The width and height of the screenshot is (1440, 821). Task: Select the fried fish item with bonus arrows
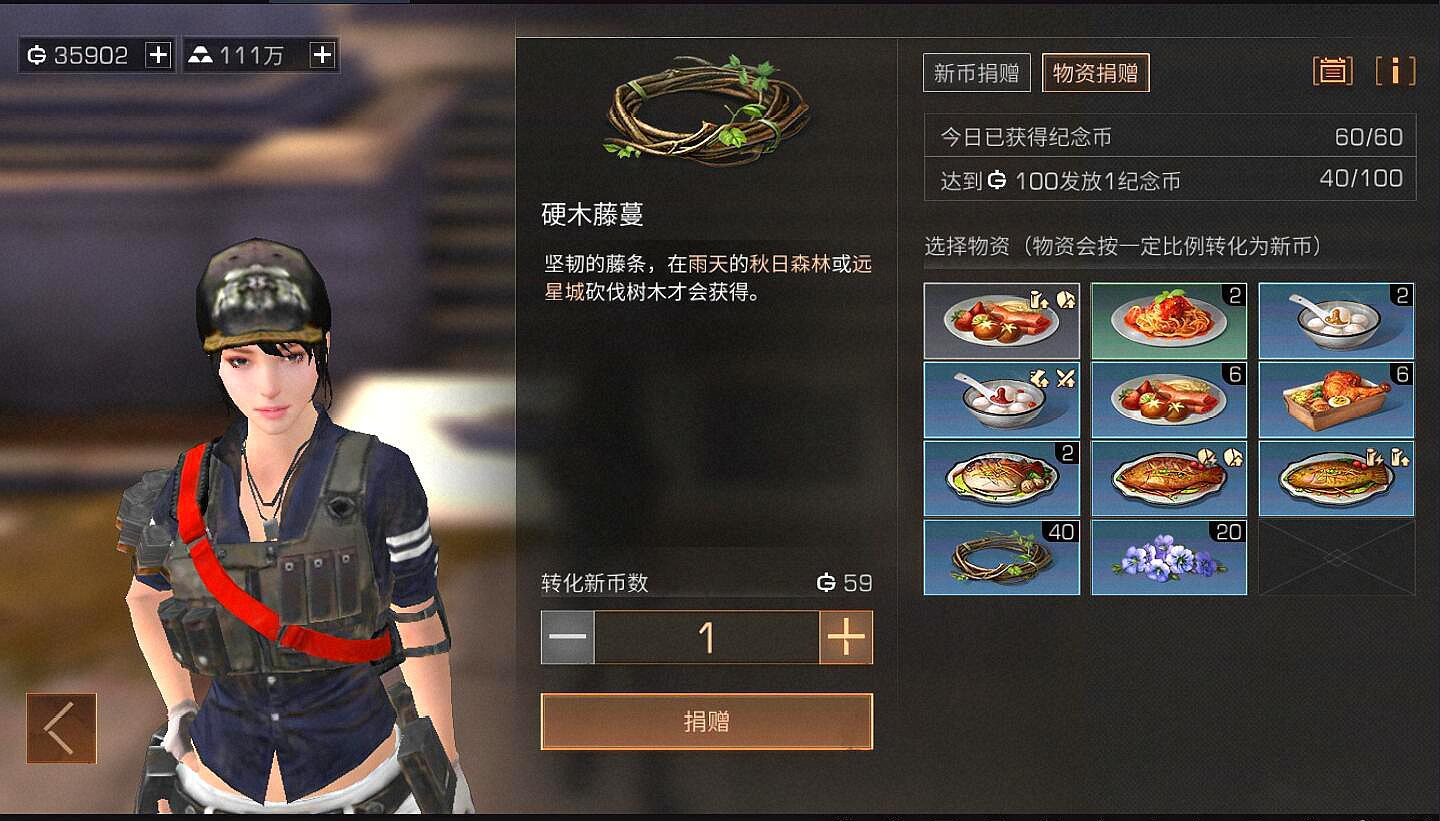(1336, 478)
